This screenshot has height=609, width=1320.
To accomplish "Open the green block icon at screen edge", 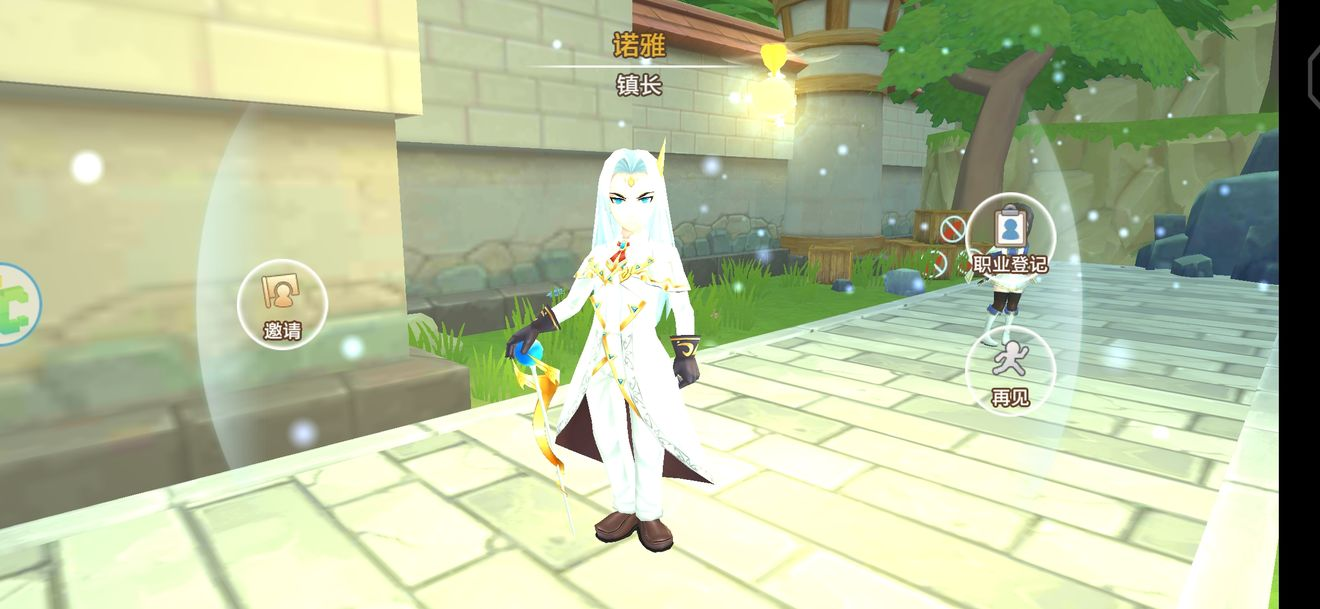I will coord(14,304).
